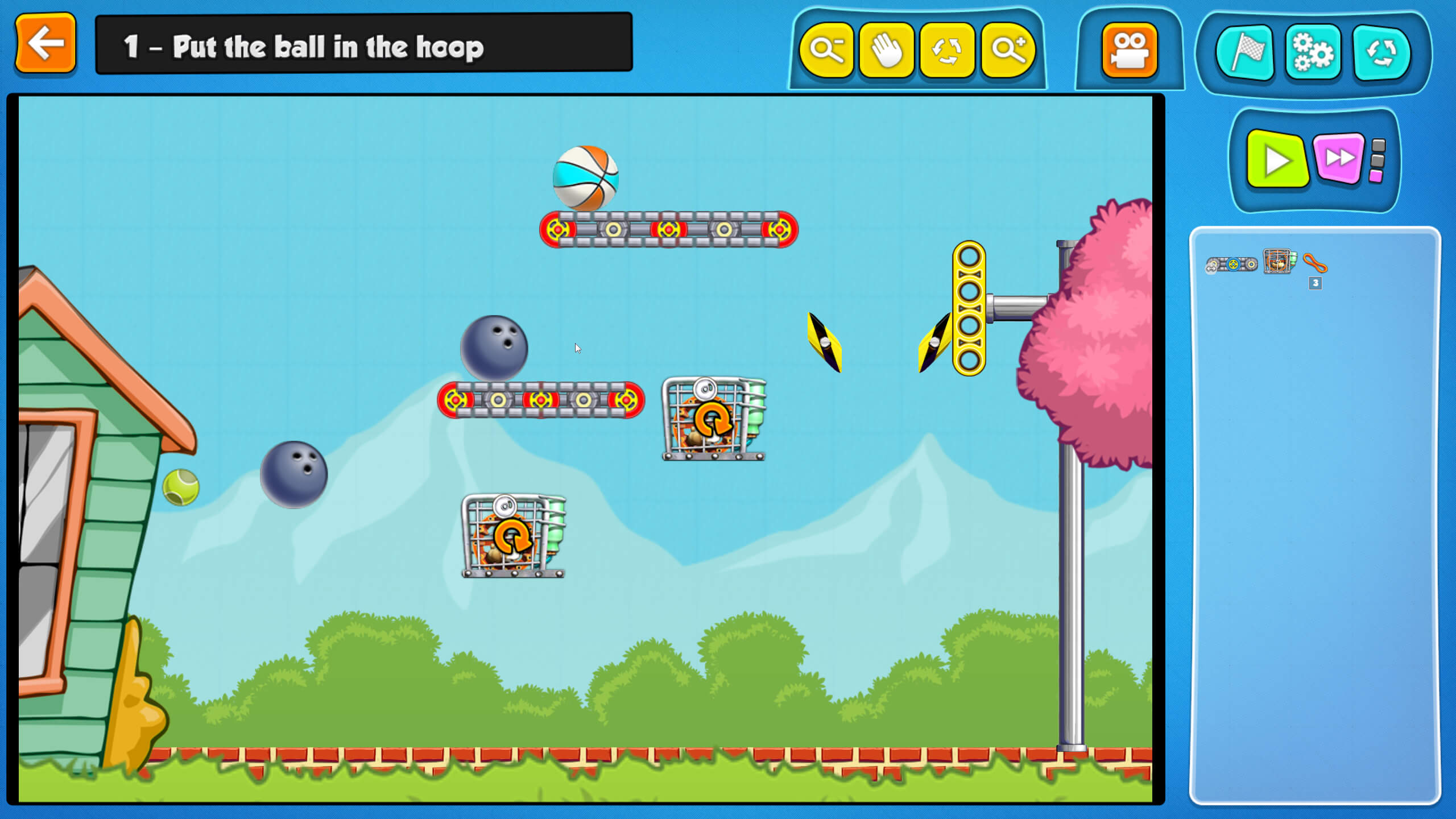Pick the conveyor belt part from the bin
Image resolution: width=1456 pixels, height=819 pixels.
1231,264
